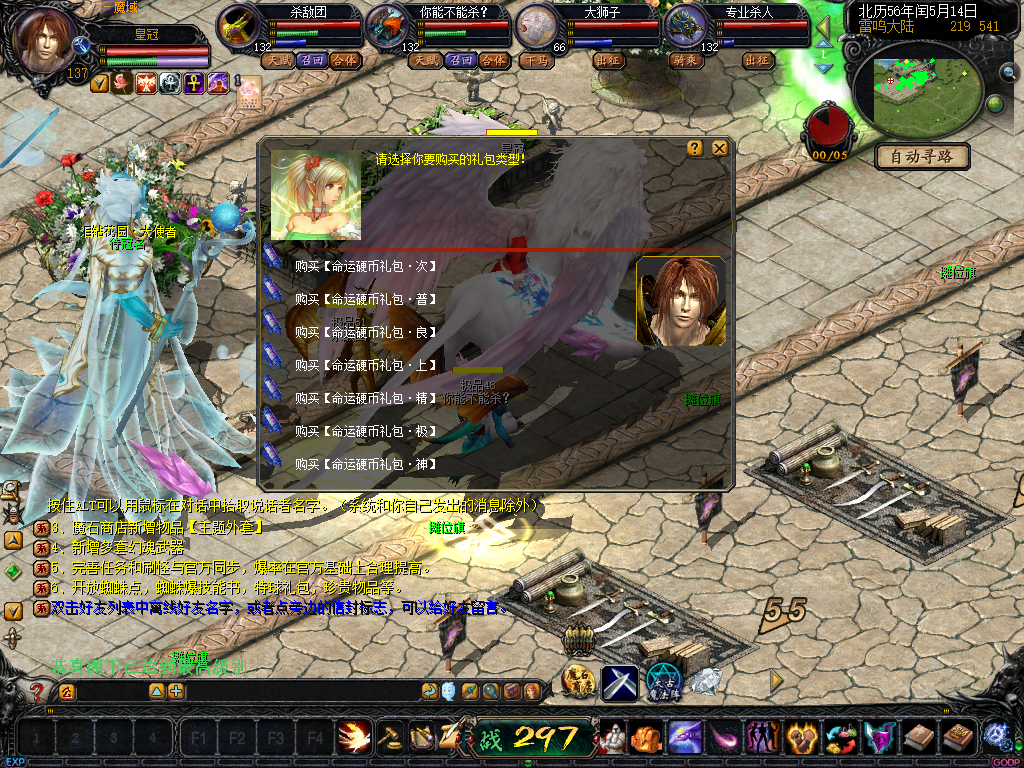Viewport: 1024px width, 768px height.
Task: Choose 购买命运硬币礼包·普
Action: tap(366, 299)
